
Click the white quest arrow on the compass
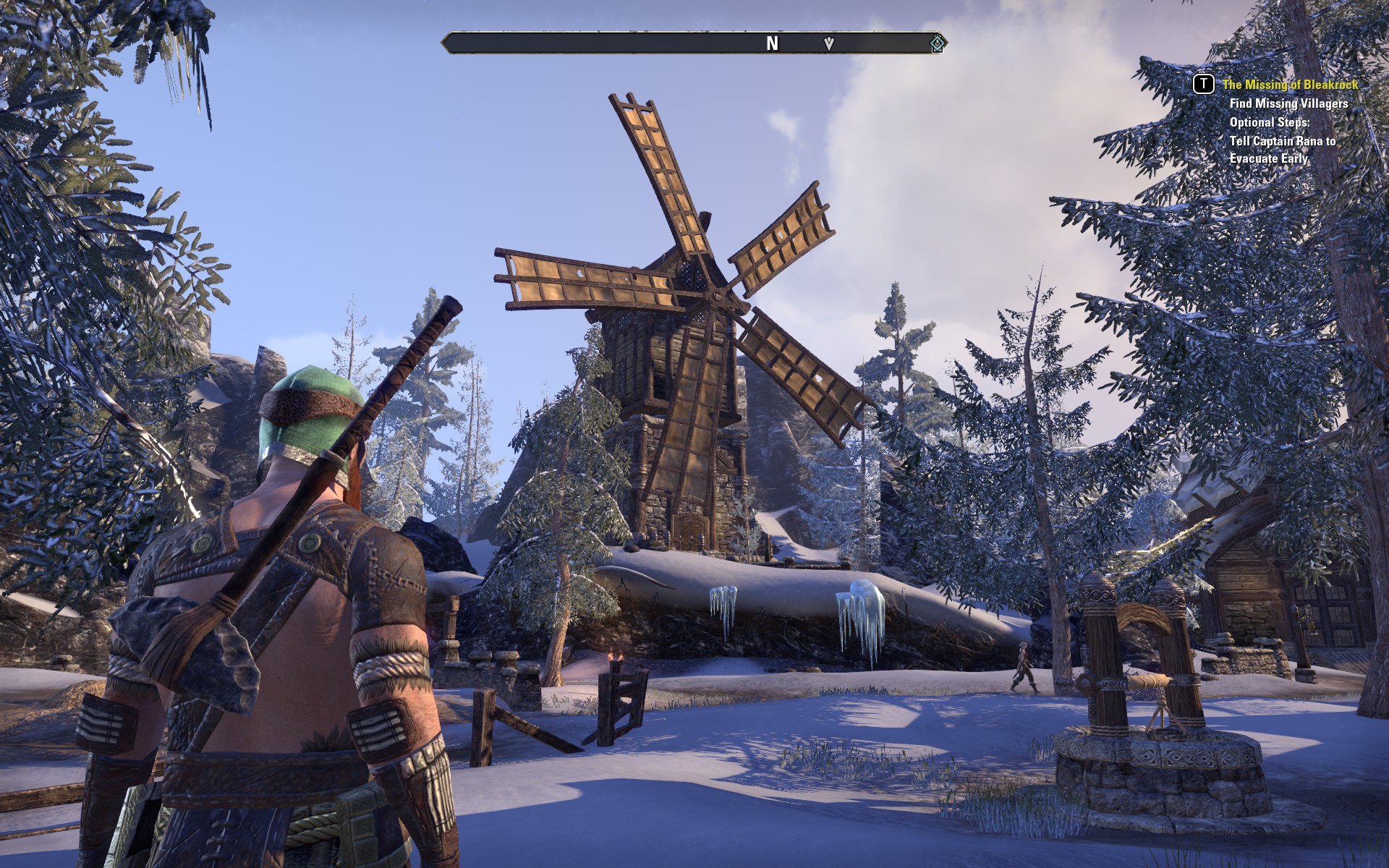(x=829, y=43)
